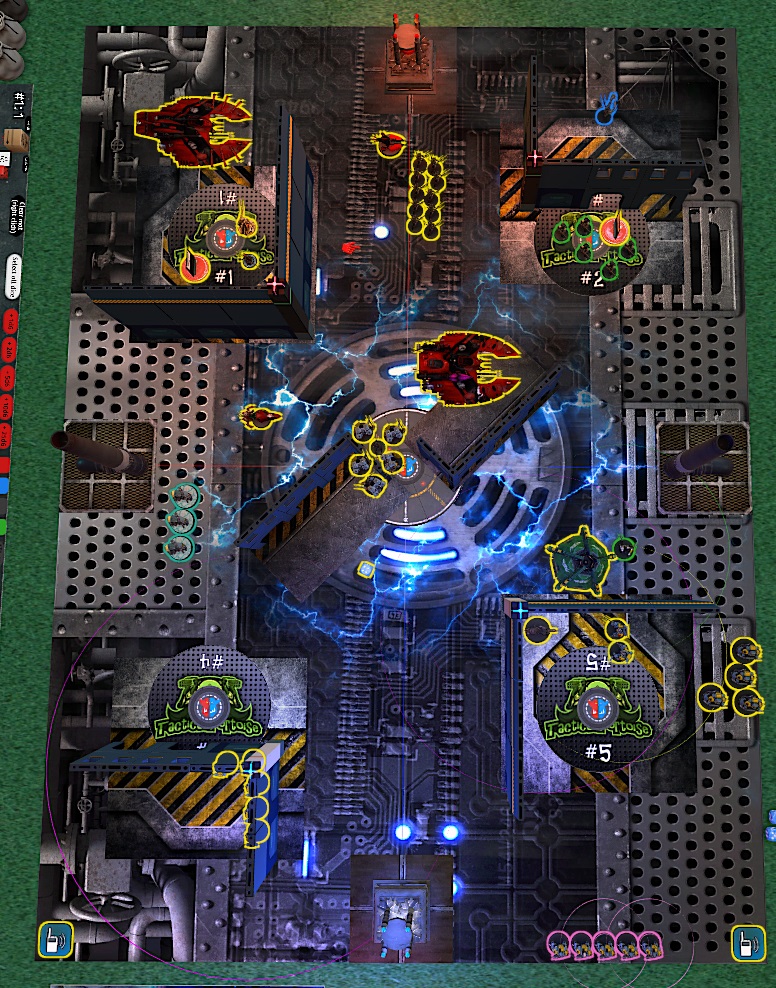
Task: Pick the green dice colour square
Action: [4, 525]
